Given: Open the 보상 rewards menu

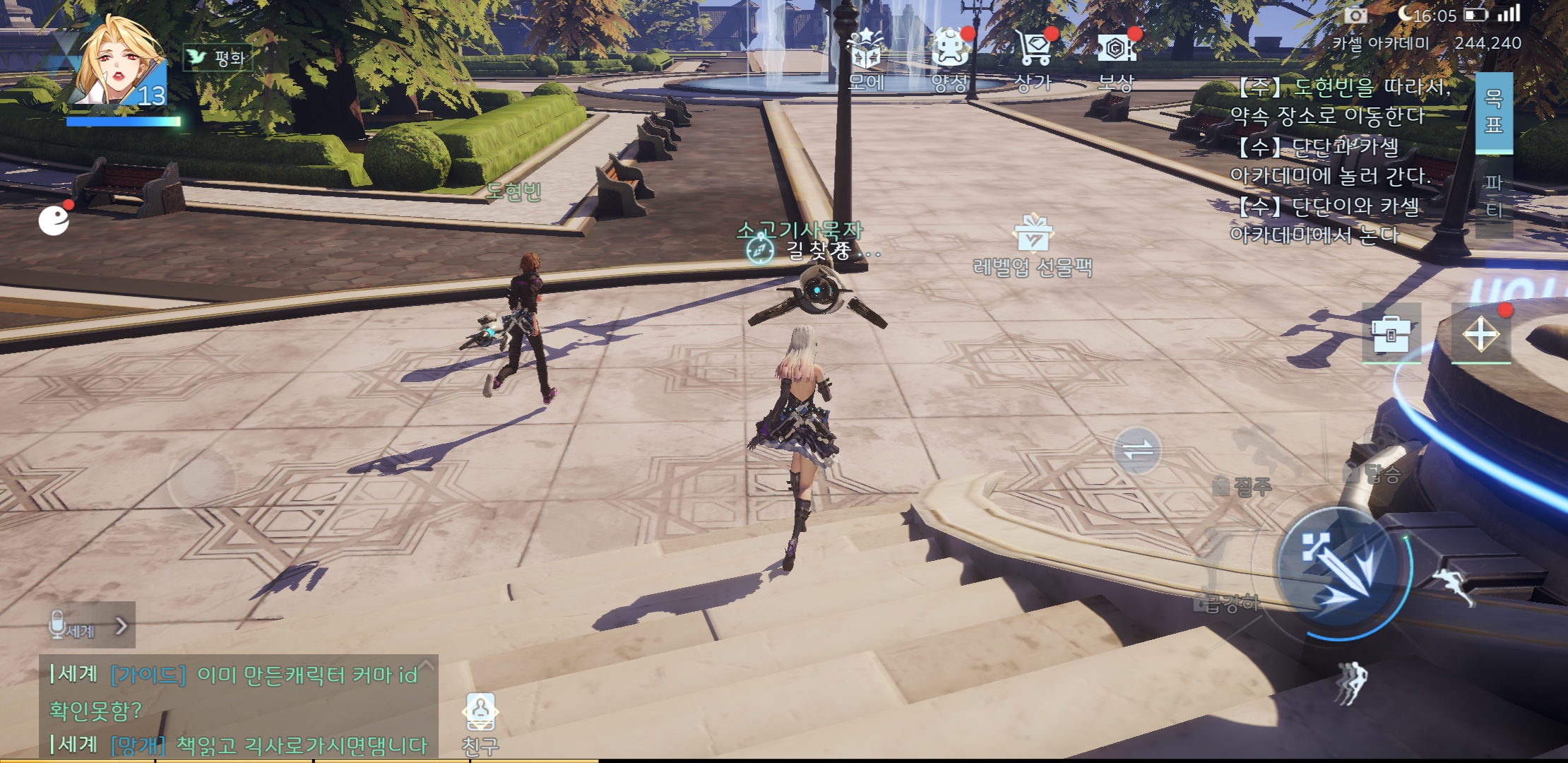Looking at the screenshot, I should (x=1117, y=58).
